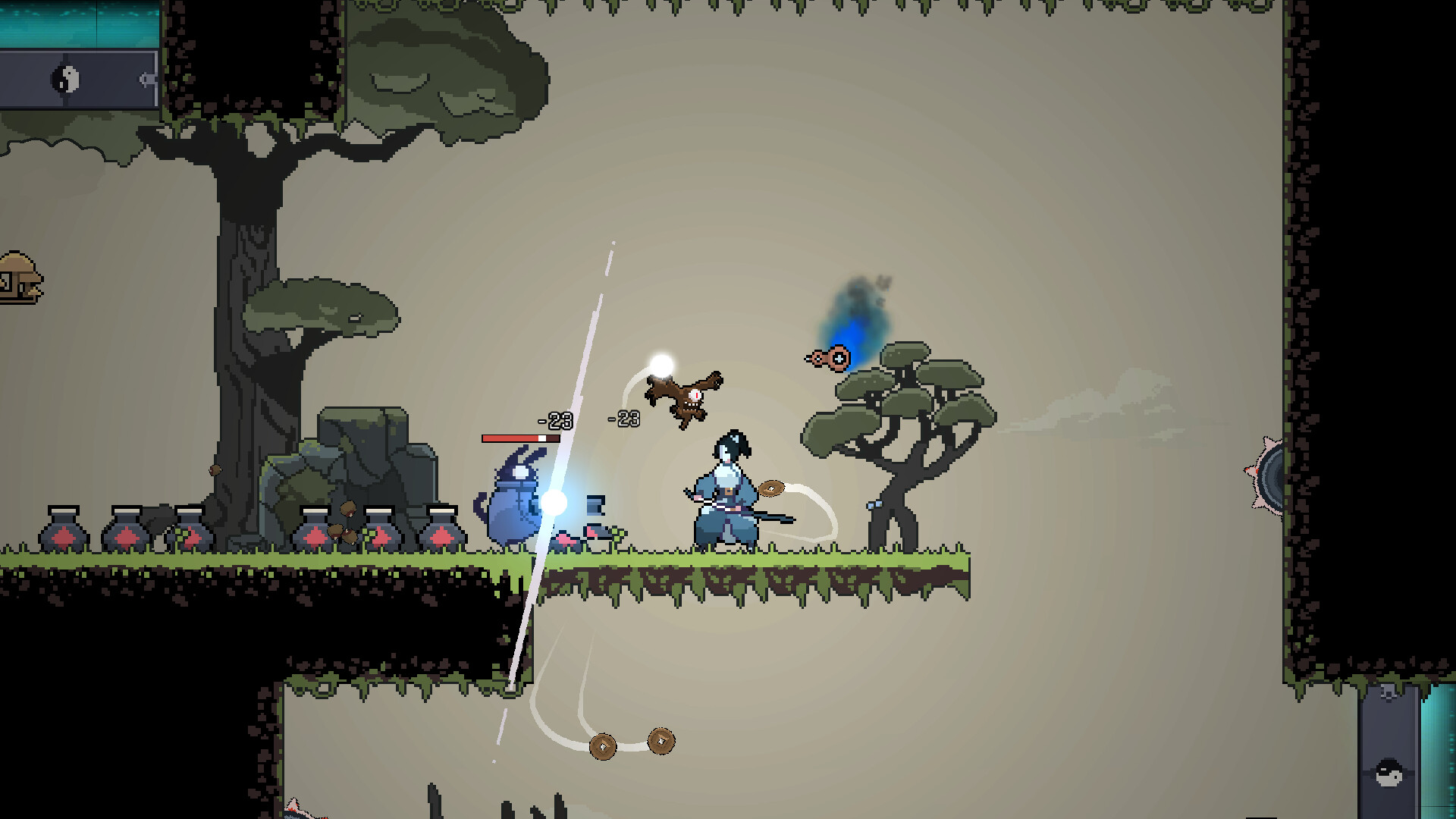Image resolution: width=1456 pixels, height=819 pixels.
Task: Click the beetle's red health bar
Action: tap(519, 438)
